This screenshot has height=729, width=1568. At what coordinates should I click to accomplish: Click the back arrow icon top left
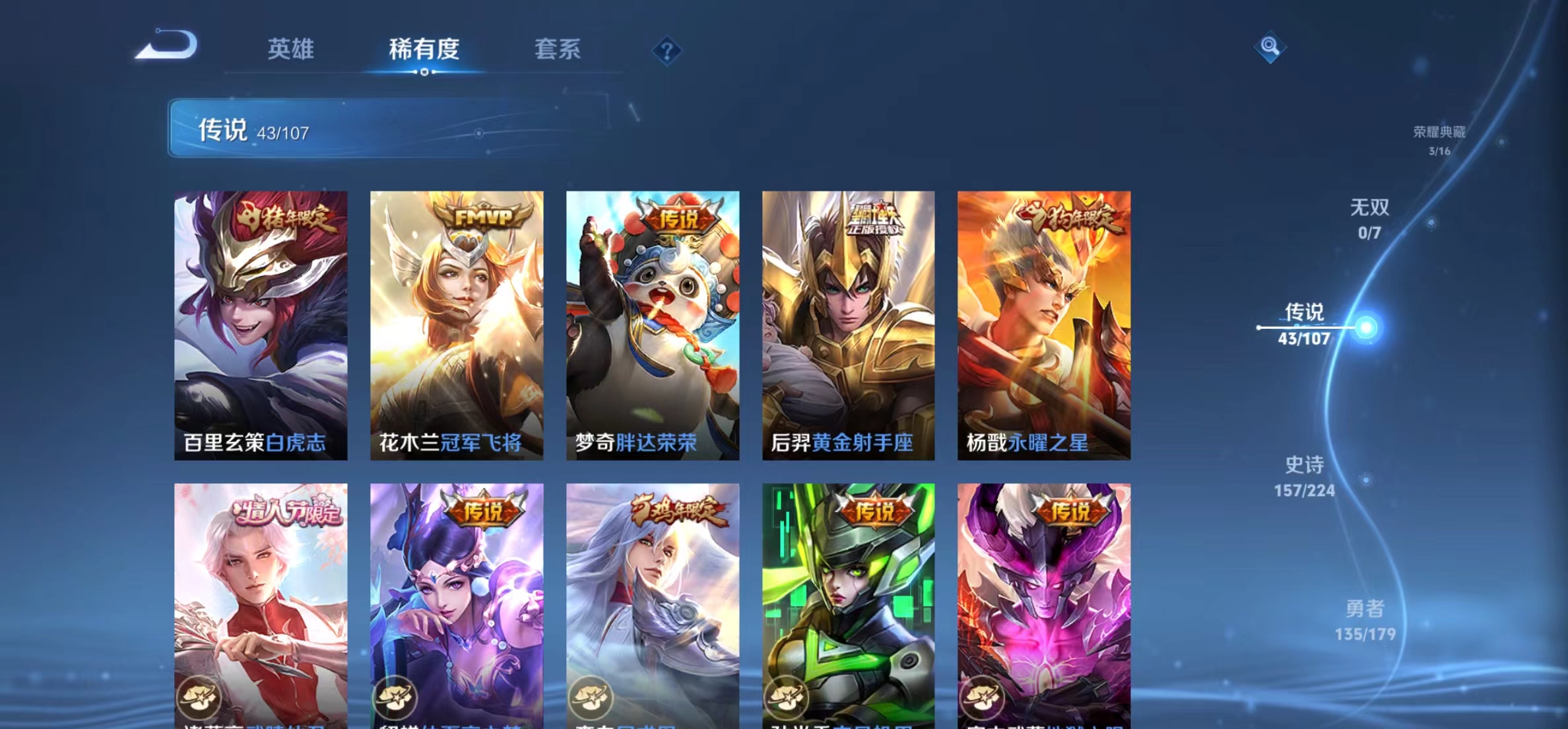coord(167,46)
